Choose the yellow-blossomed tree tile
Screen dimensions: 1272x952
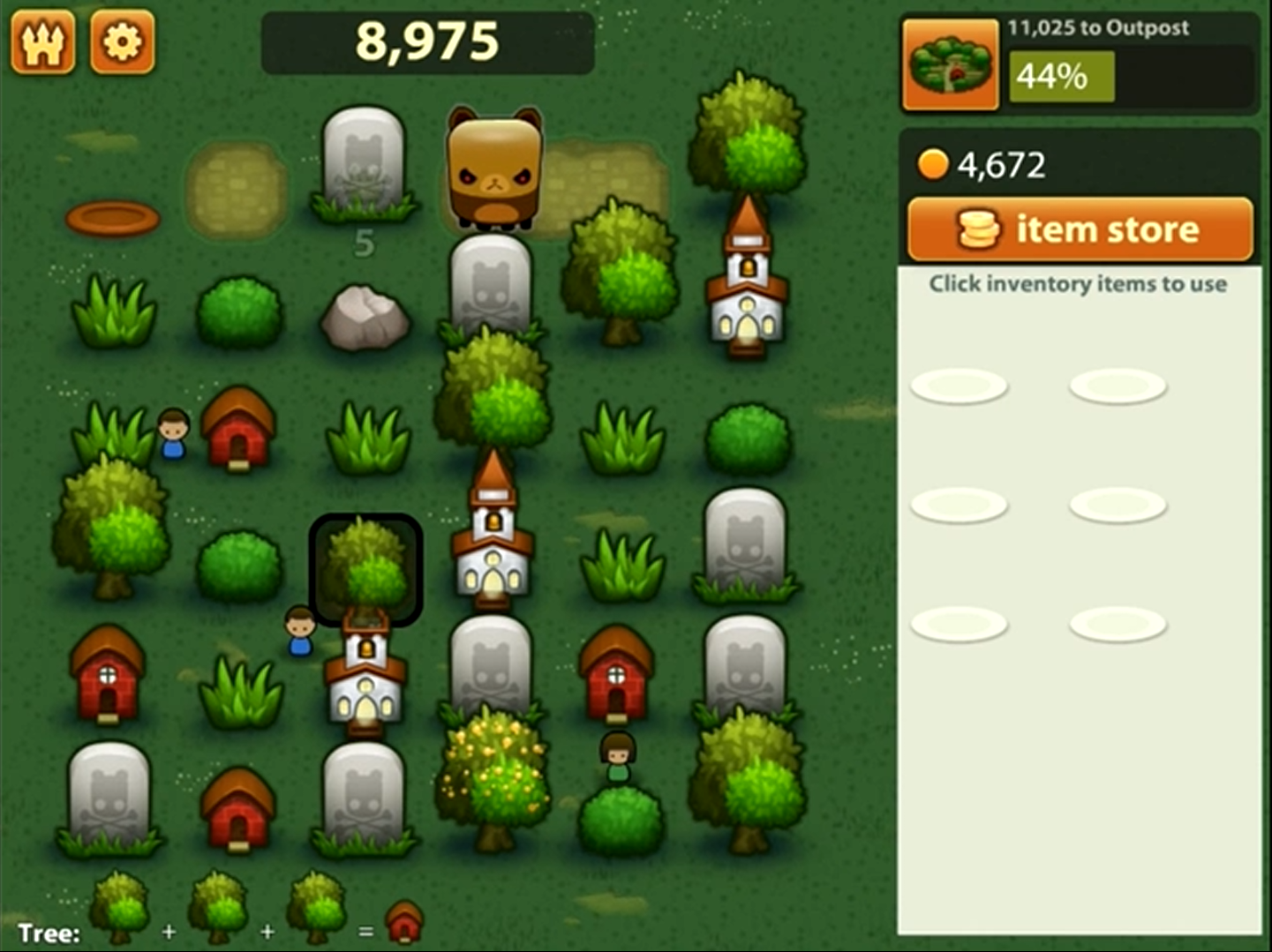click(492, 775)
